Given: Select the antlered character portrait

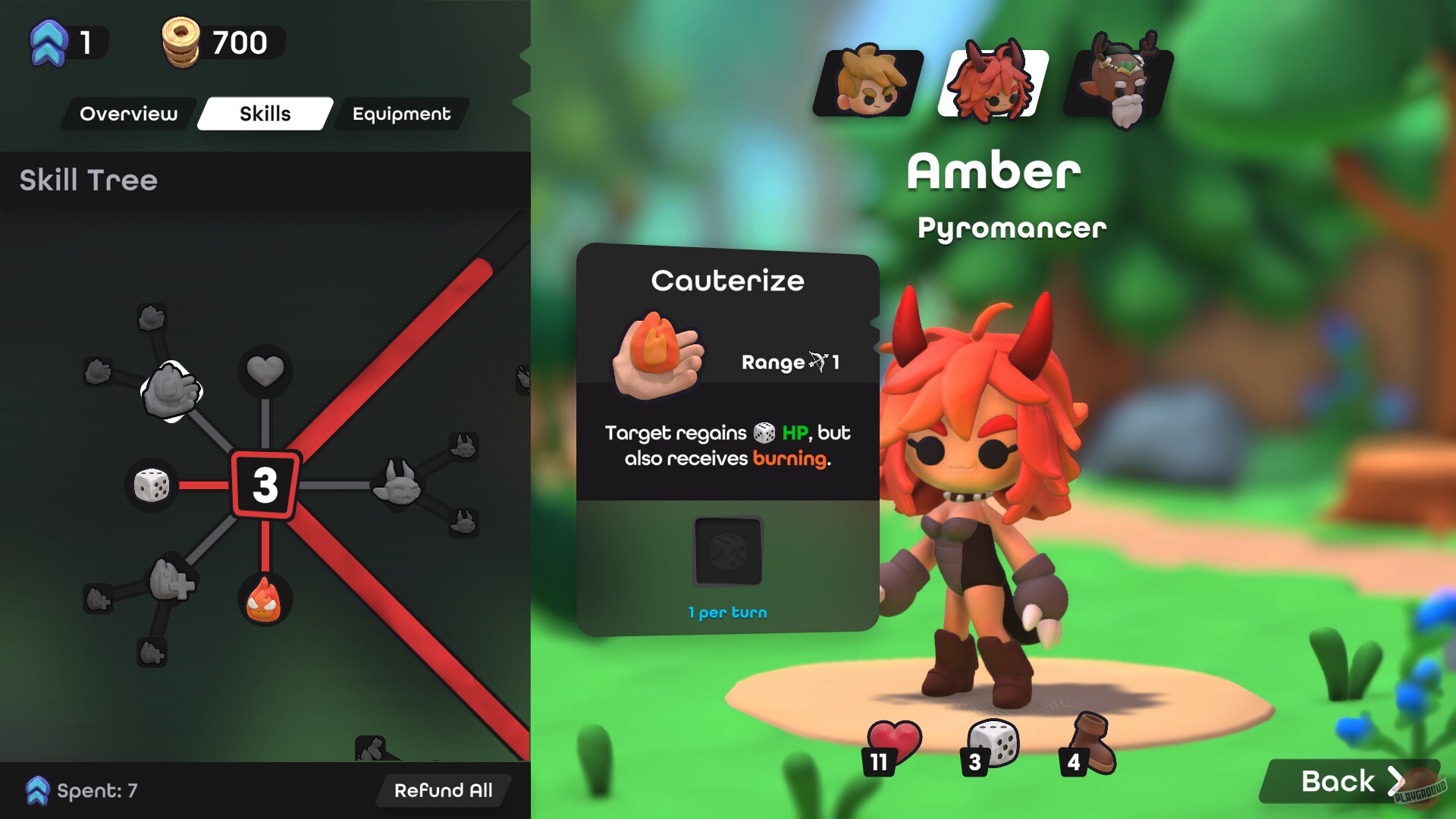Looking at the screenshot, I should pyautogui.click(x=1119, y=81).
